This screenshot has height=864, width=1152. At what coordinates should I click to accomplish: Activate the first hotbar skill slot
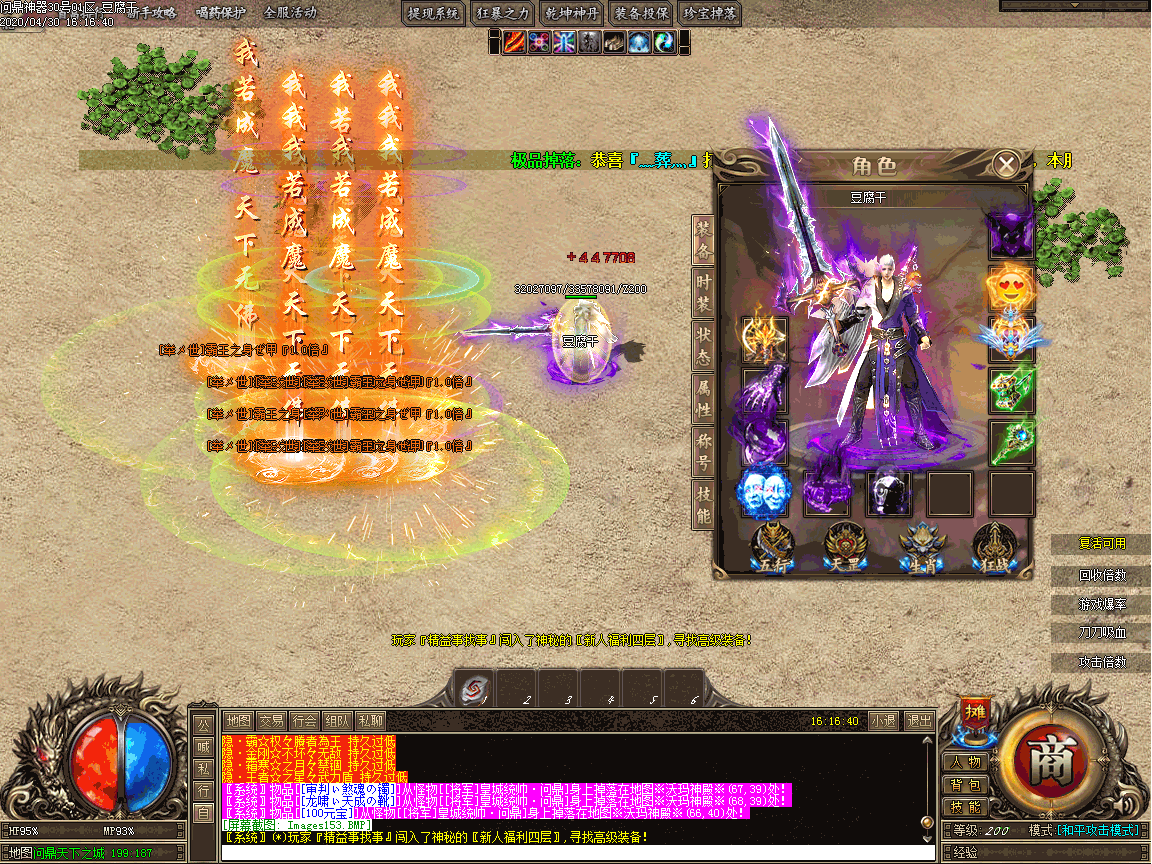(x=473, y=689)
